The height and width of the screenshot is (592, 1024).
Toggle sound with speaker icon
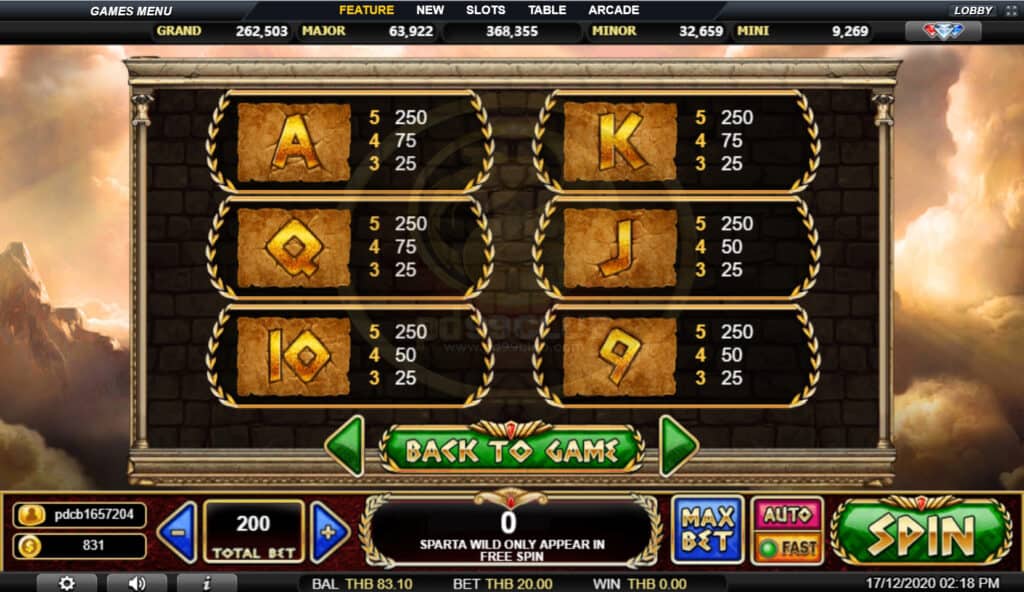136,583
